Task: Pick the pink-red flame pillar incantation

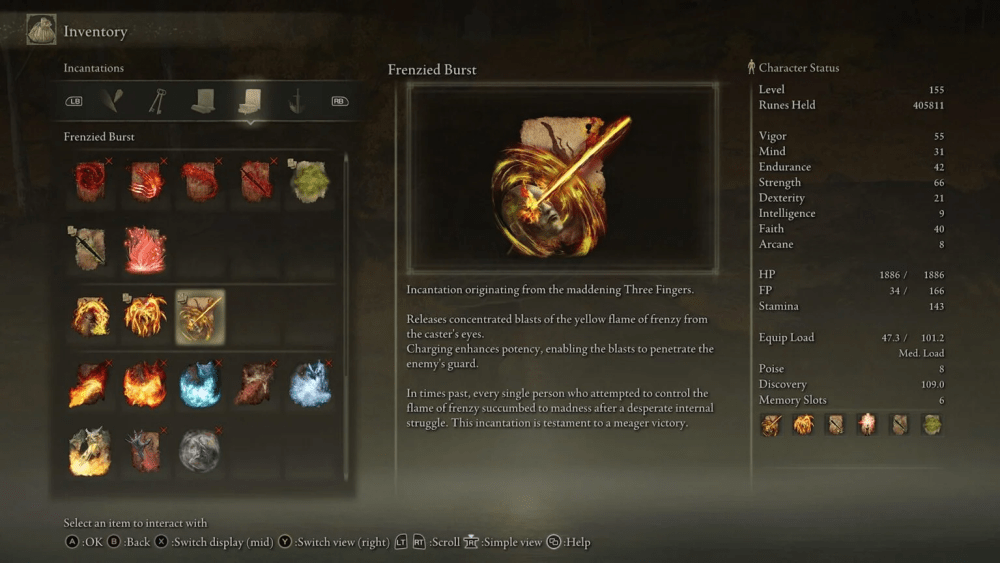Action: point(144,248)
